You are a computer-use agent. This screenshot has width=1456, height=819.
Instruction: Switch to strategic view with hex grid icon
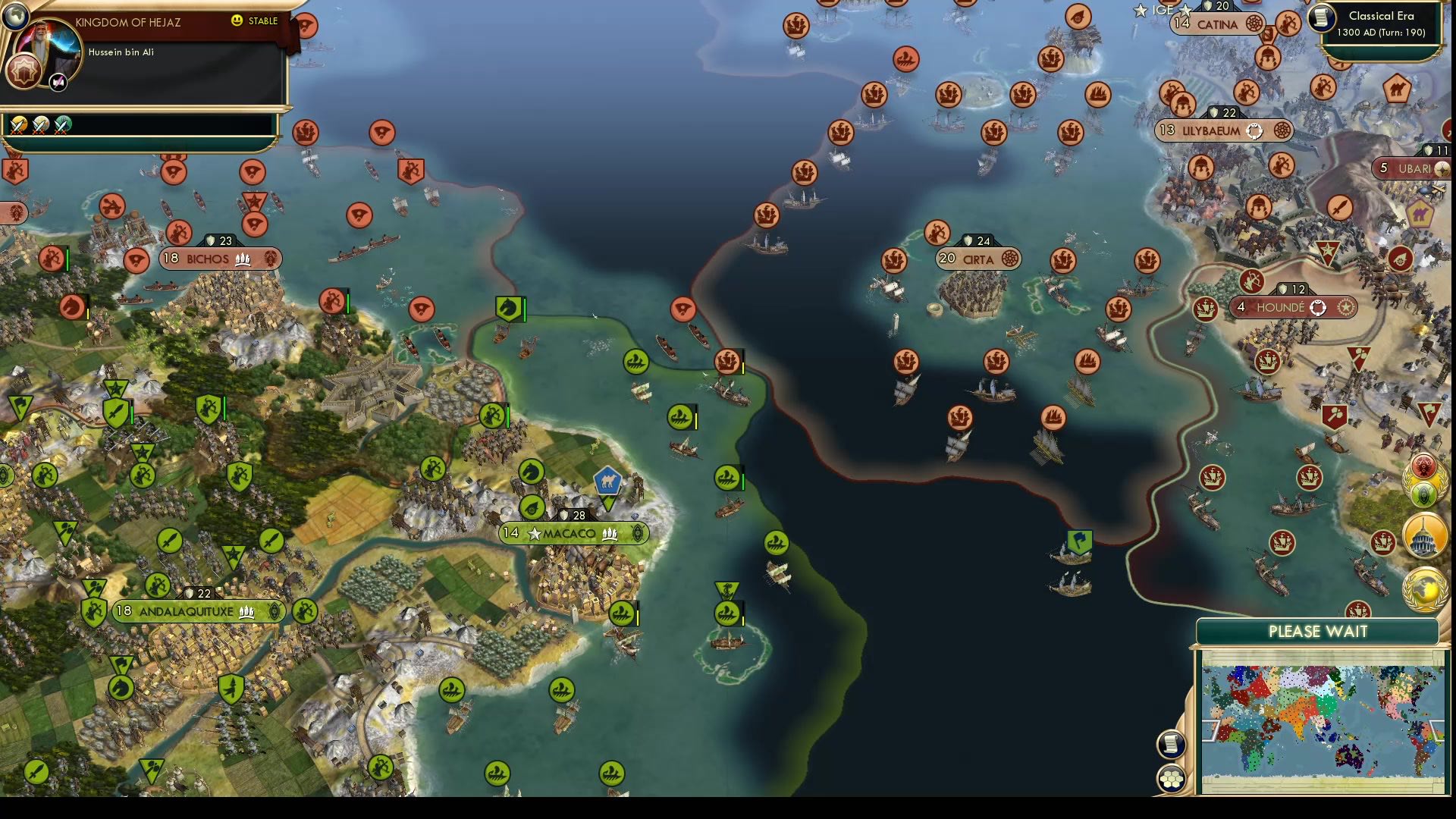(1172, 778)
